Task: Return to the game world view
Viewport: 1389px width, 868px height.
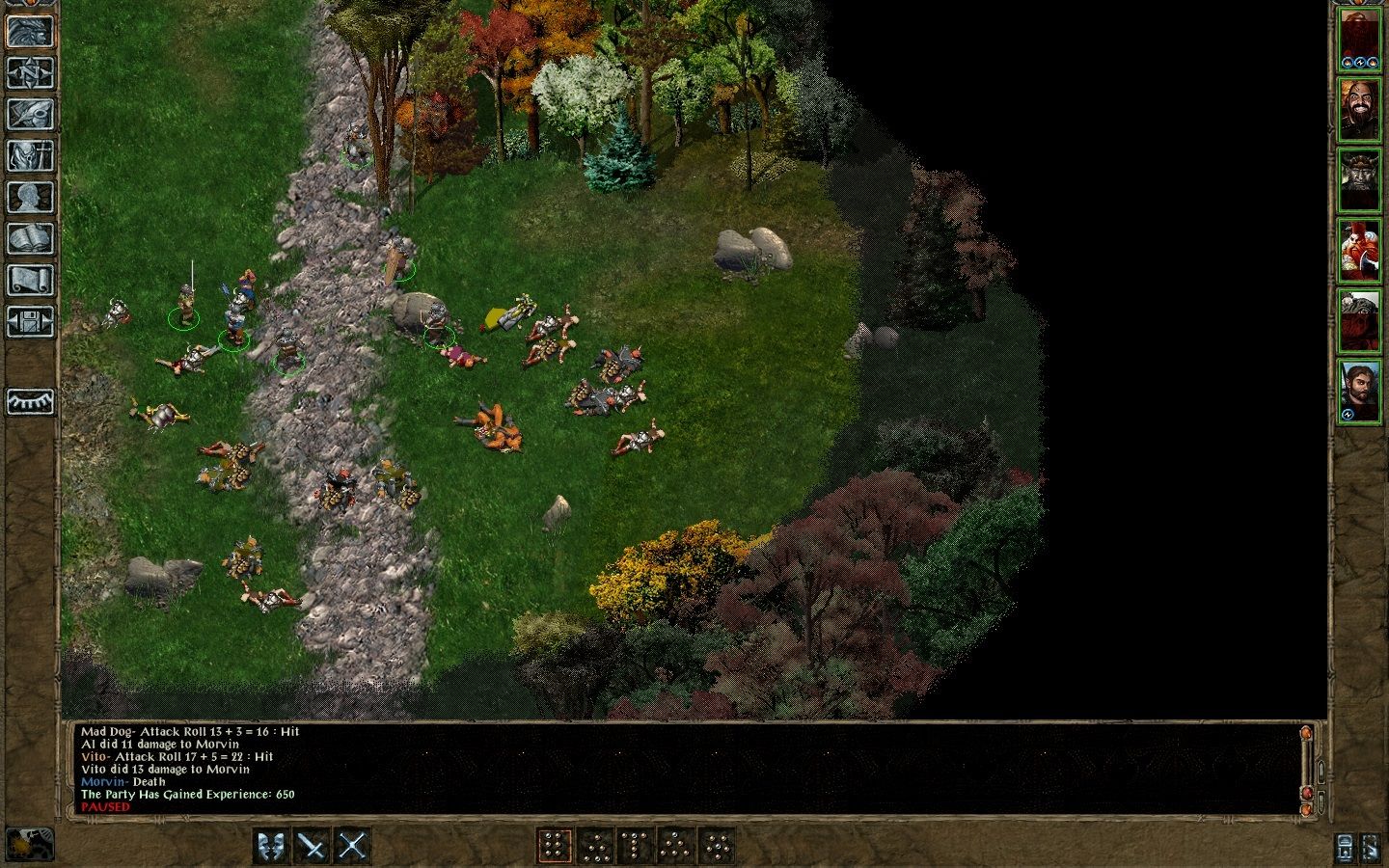Action: coord(30,32)
